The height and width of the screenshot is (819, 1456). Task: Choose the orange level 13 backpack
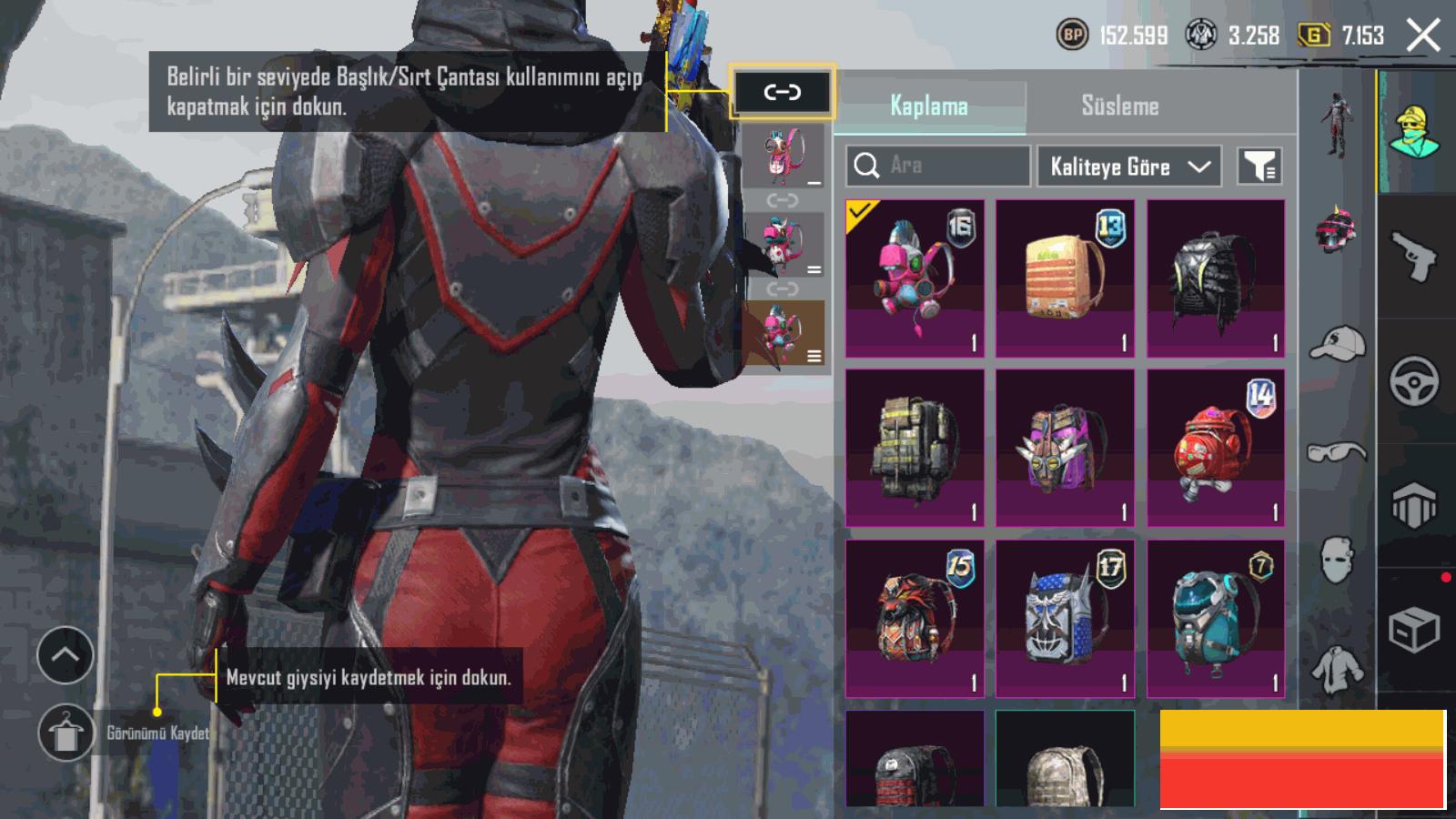[x=1065, y=278]
